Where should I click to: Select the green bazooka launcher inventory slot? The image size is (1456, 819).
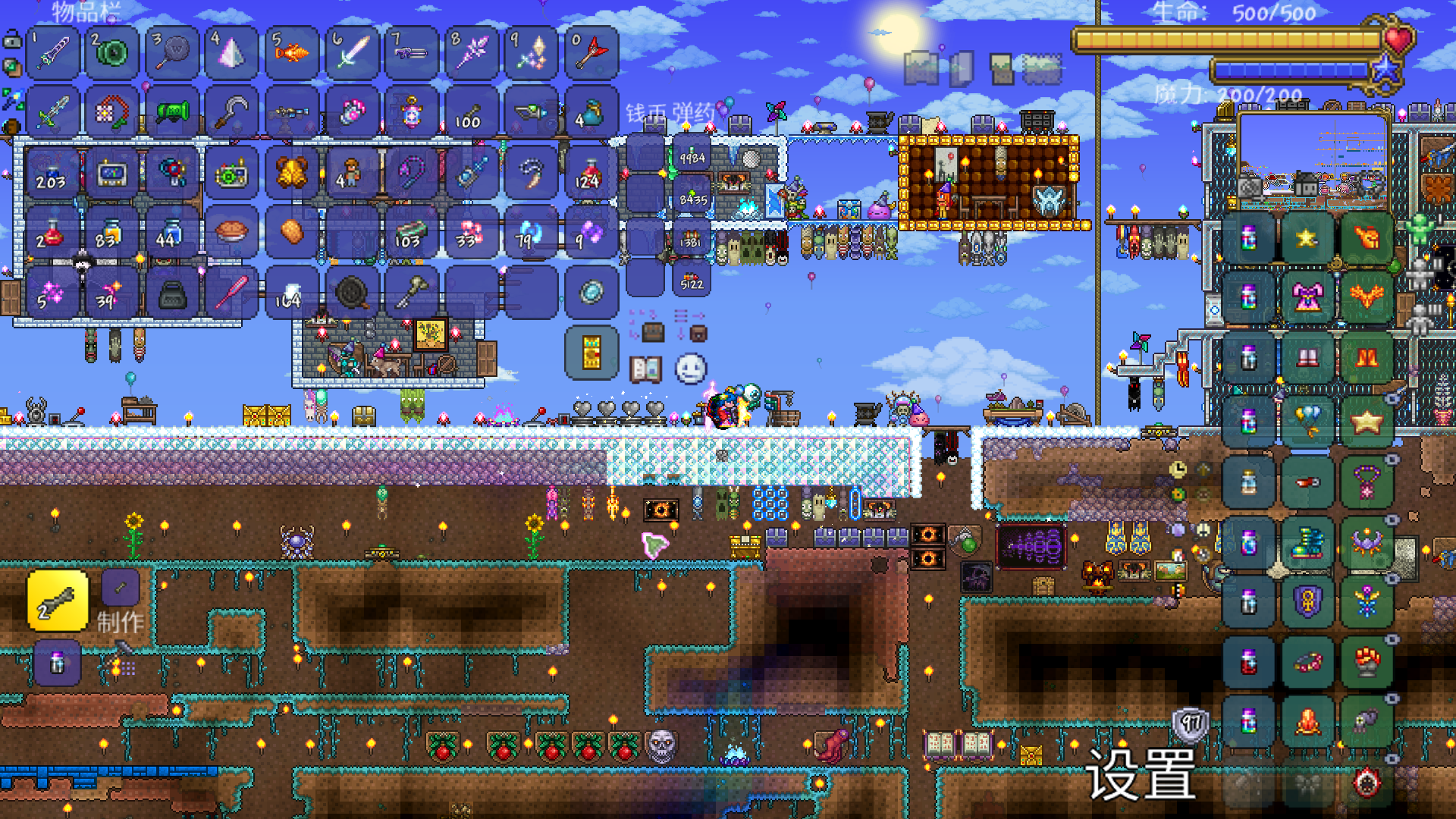(173, 114)
